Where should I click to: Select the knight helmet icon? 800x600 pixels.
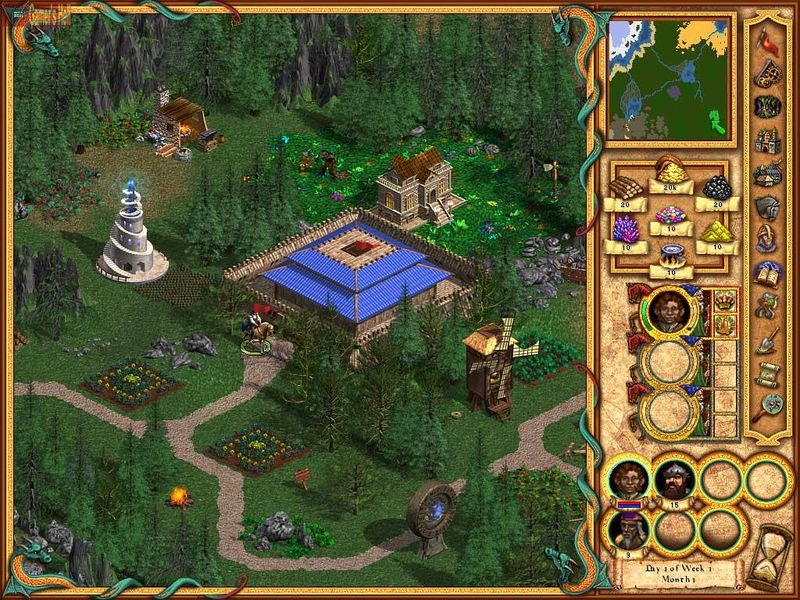tap(767, 208)
